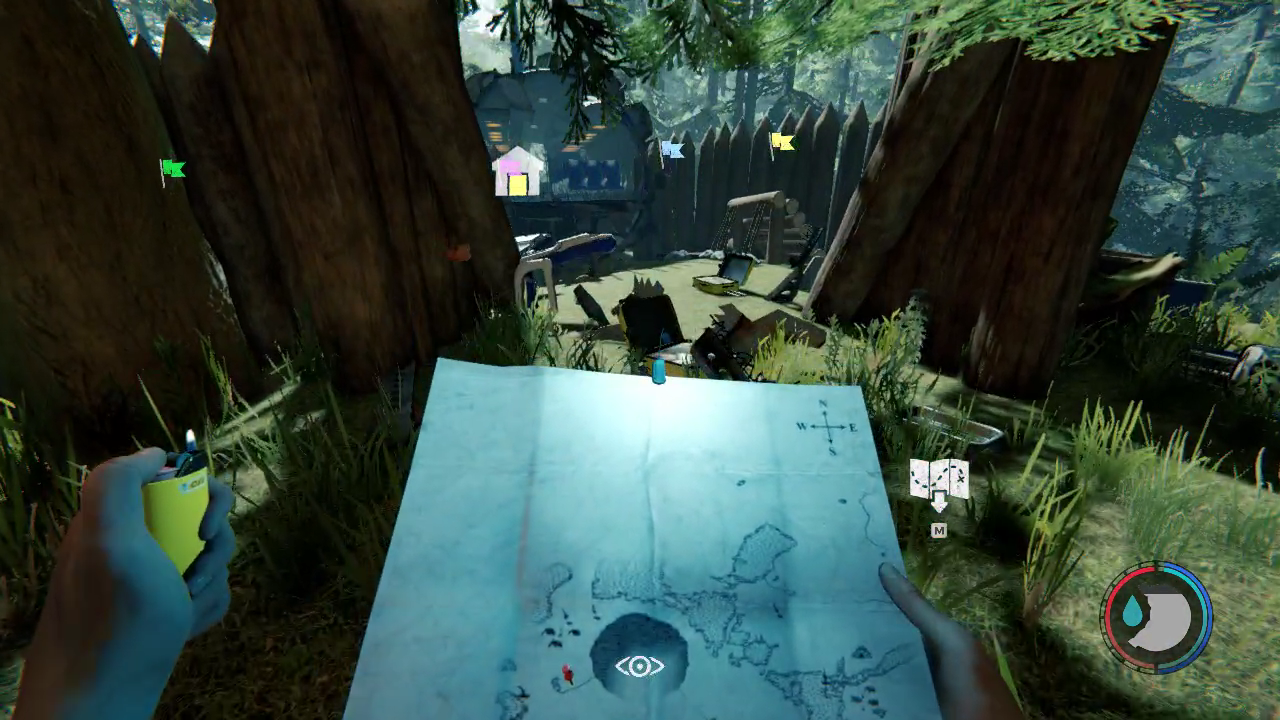Select the North marker on the compass
Image resolution: width=1280 pixels, height=720 pixels.
pyautogui.click(x=822, y=404)
